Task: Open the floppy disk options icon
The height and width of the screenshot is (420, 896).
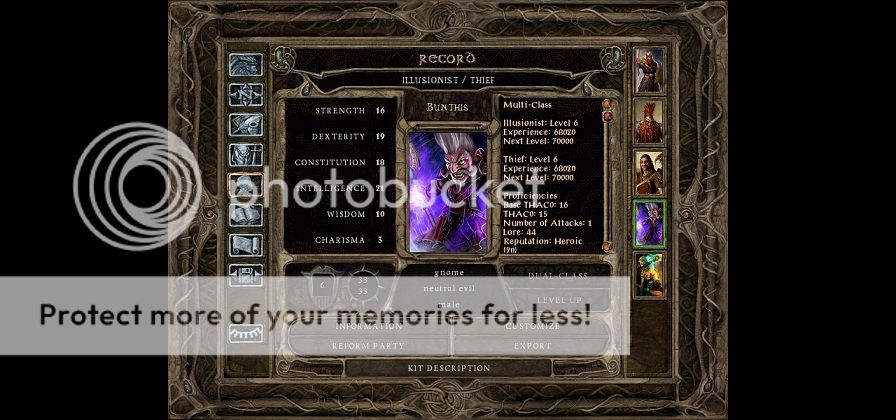Action: pyautogui.click(x=245, y=275)
